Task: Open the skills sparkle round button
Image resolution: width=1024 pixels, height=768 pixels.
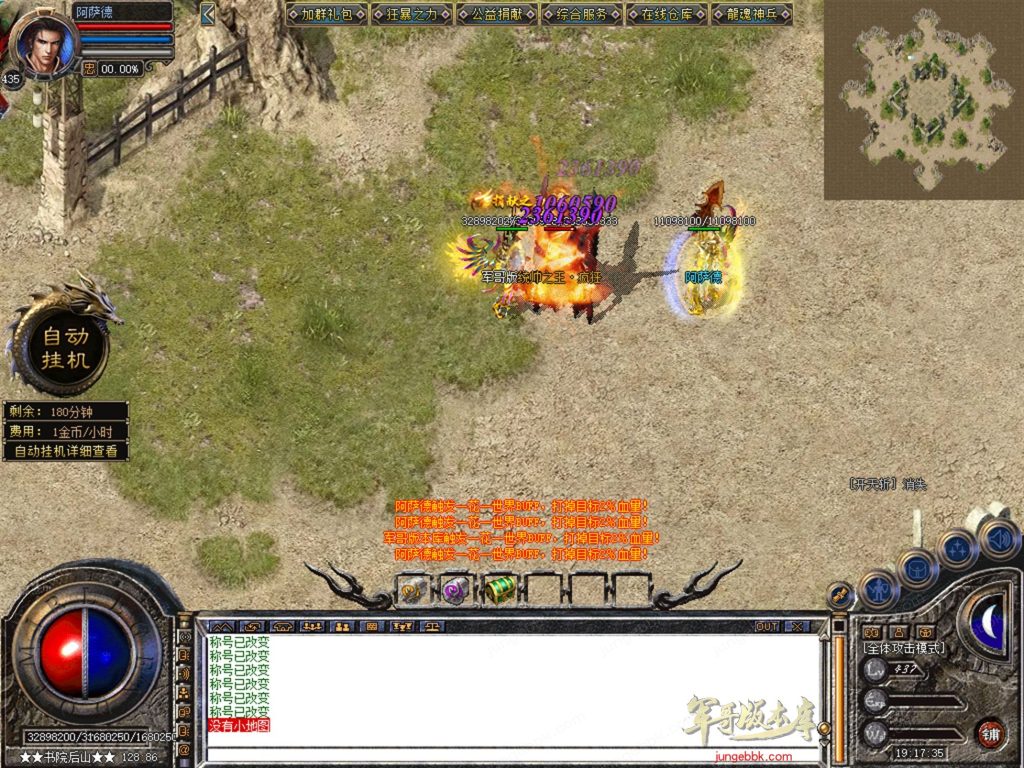Action: (x=957, y=548)
